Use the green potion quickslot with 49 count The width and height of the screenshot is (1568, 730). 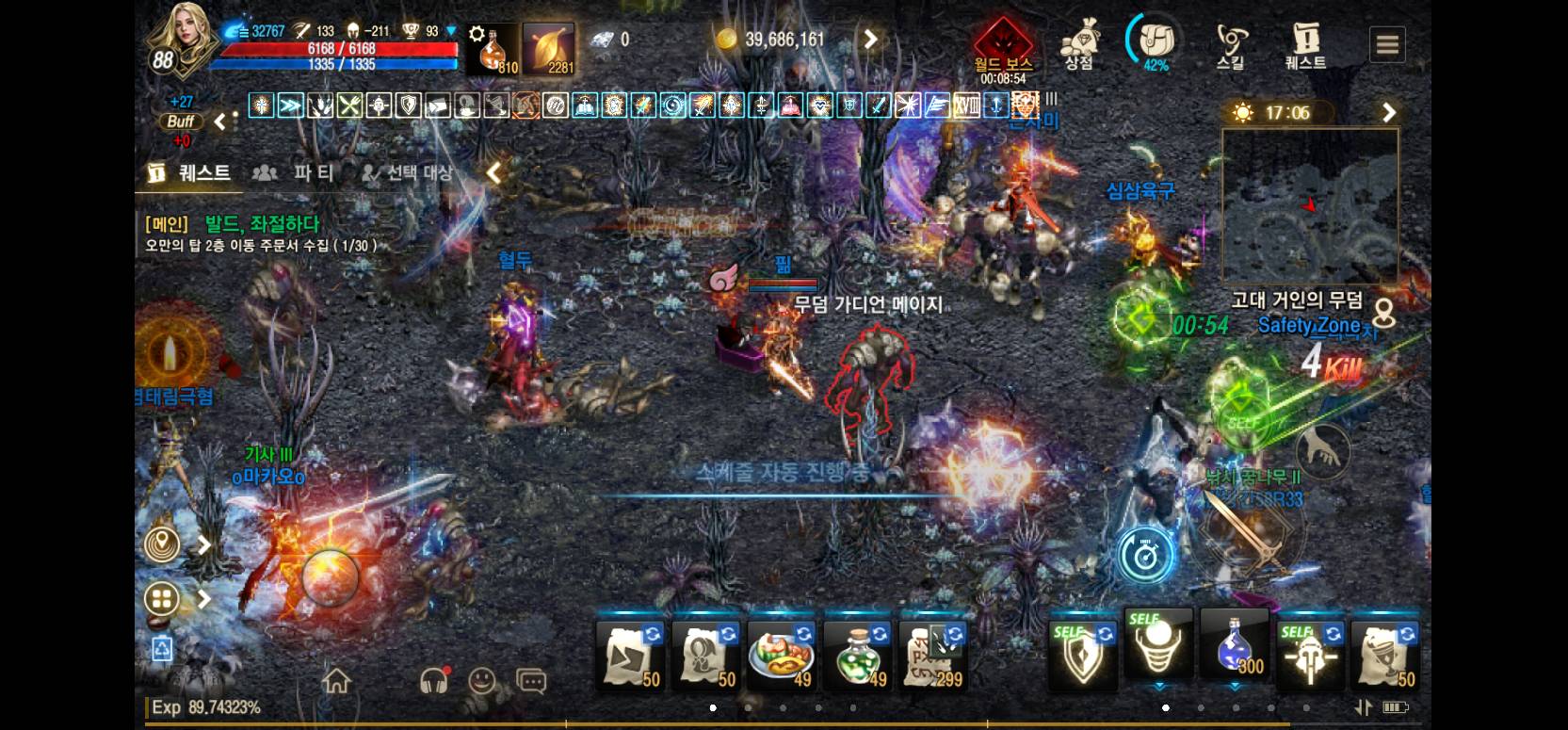[x=857, y=657]
